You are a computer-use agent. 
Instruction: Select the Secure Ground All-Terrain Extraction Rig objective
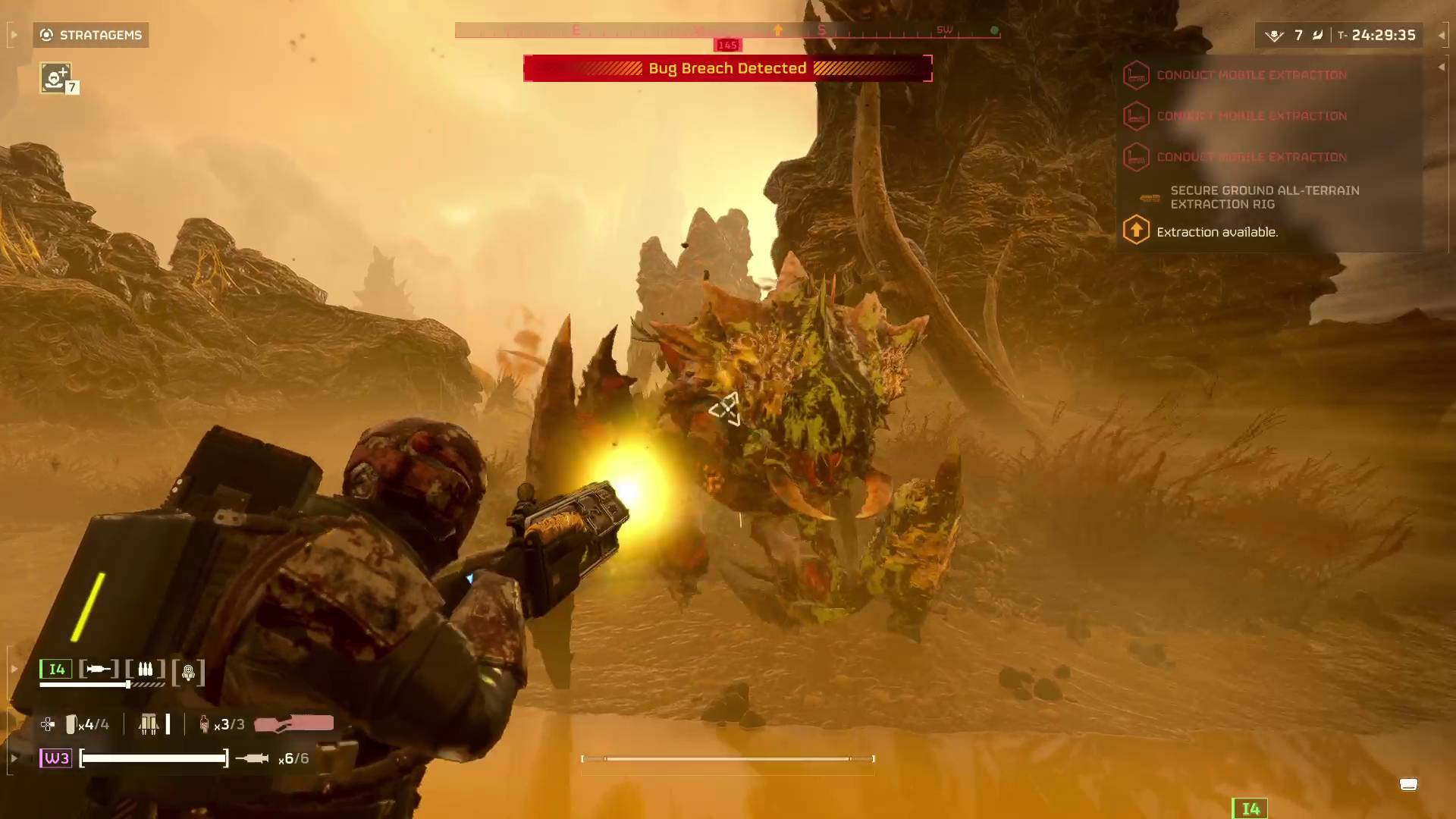[x=1265, y=197]
